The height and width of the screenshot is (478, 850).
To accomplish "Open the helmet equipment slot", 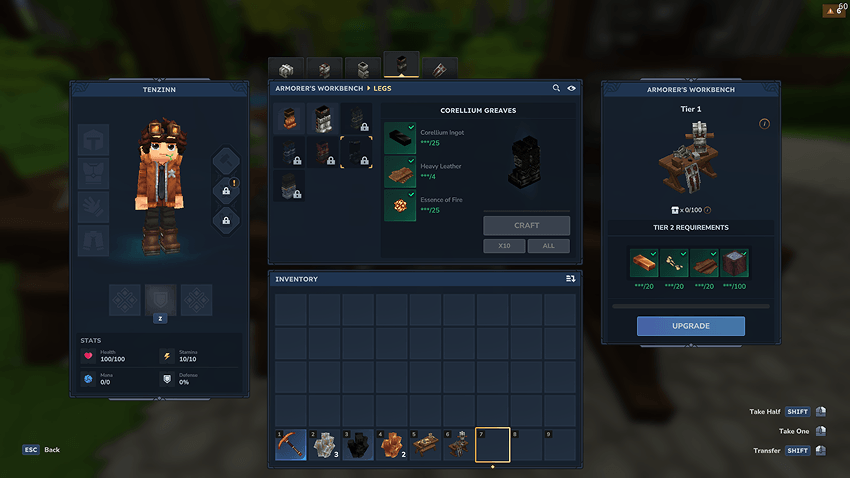I will click(x=94, y=140).
